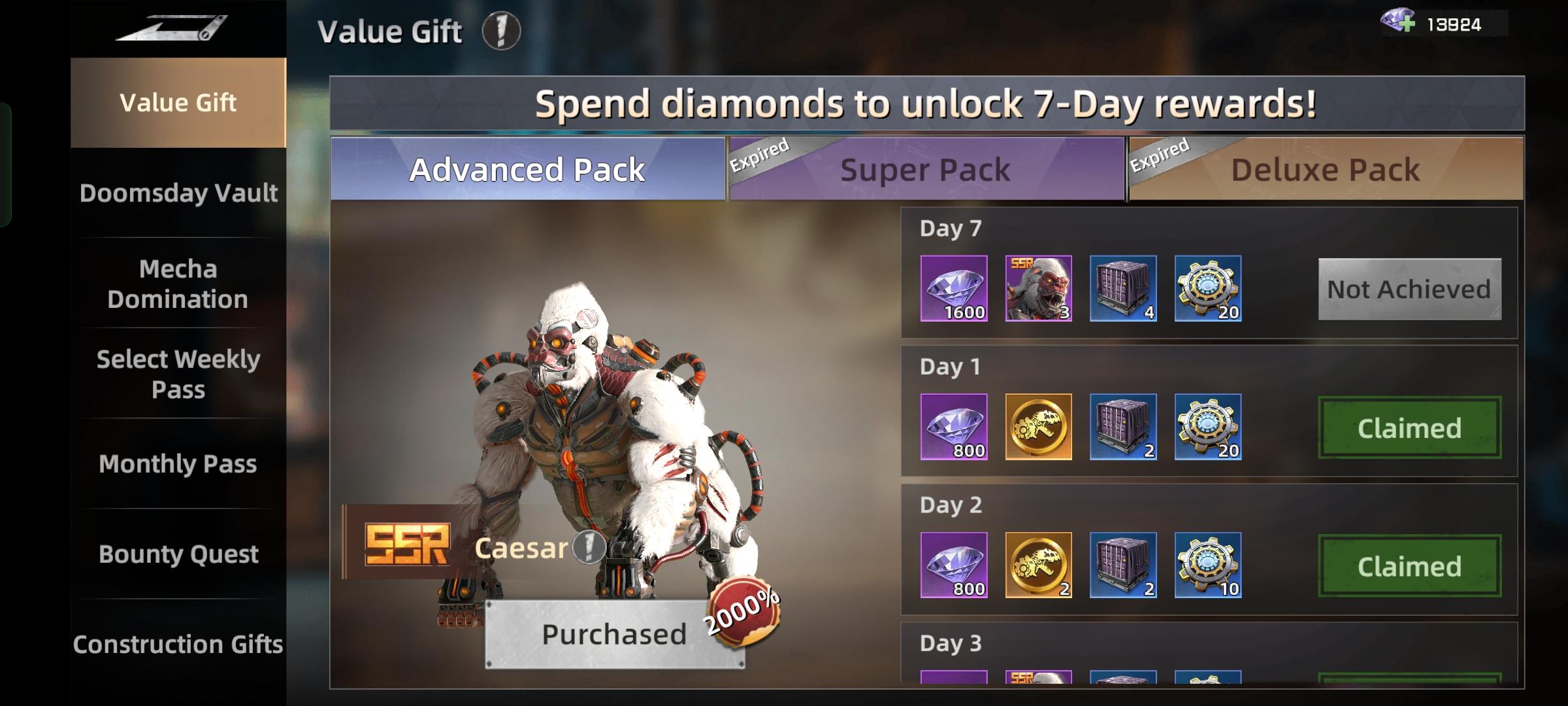Screen dimensions: 1568x706
Task: Open Mecha Domination from the sidebar
Action: pos(179,284)
